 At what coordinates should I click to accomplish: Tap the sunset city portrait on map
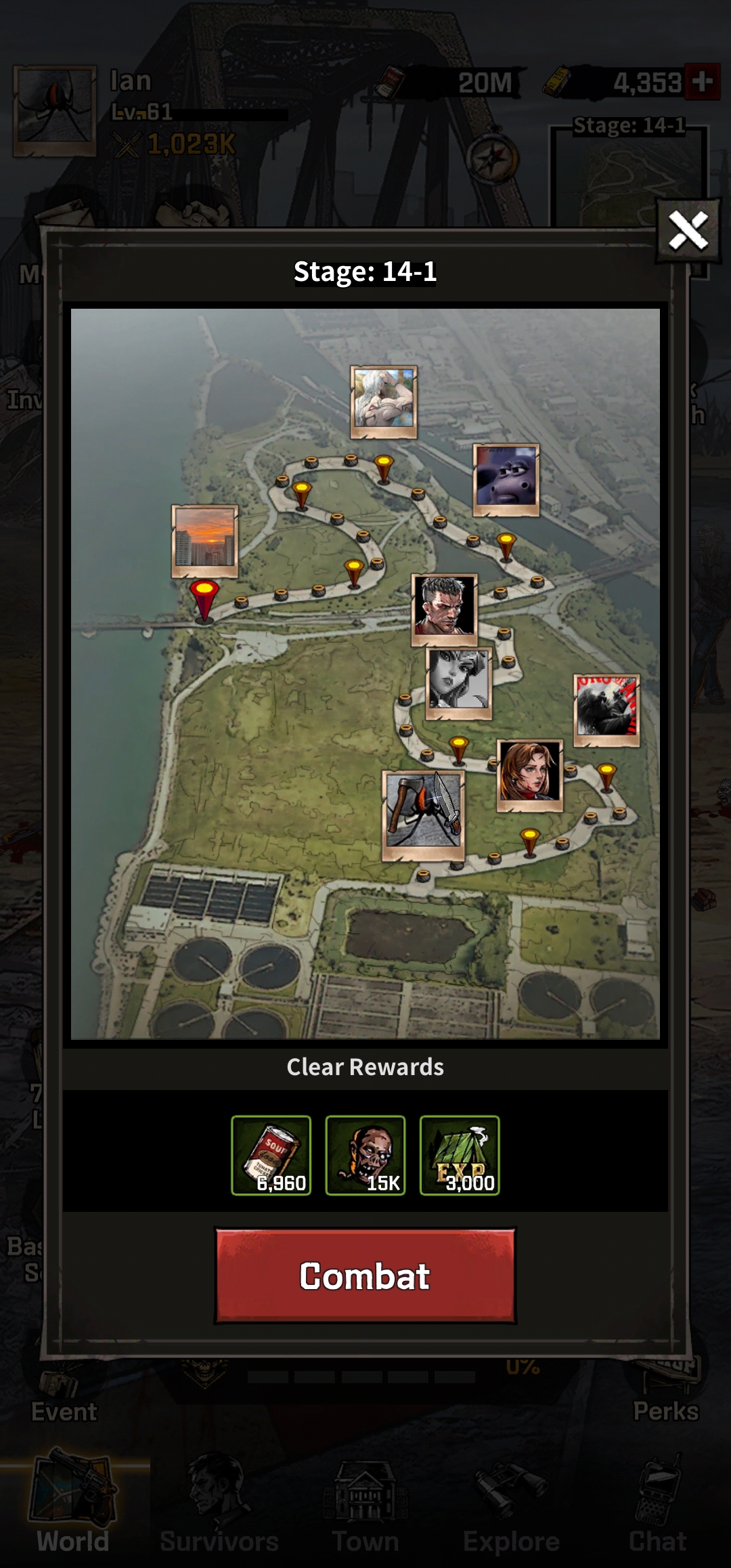[204, 540]
